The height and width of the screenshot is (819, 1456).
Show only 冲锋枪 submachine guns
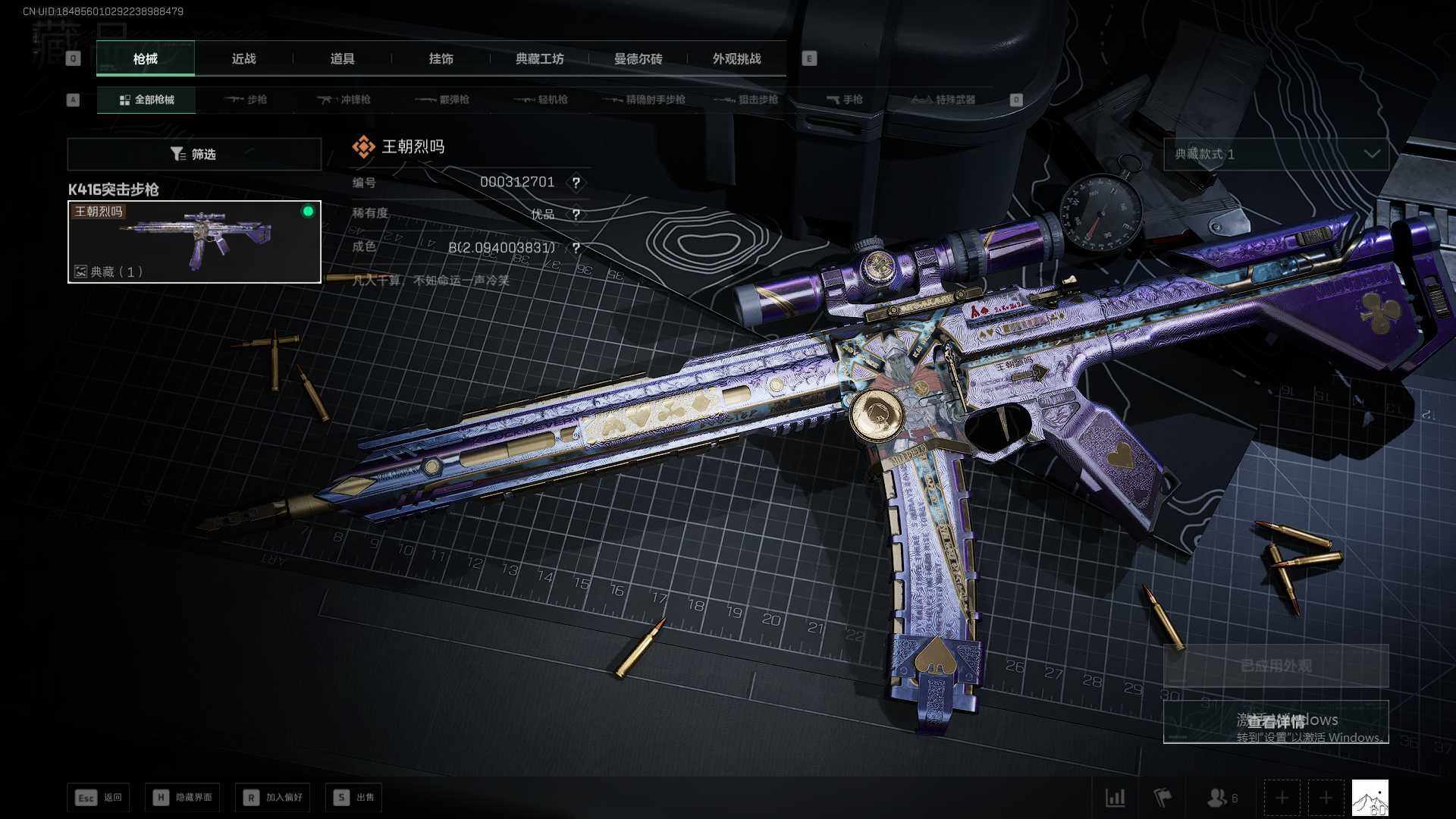coord(344,99)
